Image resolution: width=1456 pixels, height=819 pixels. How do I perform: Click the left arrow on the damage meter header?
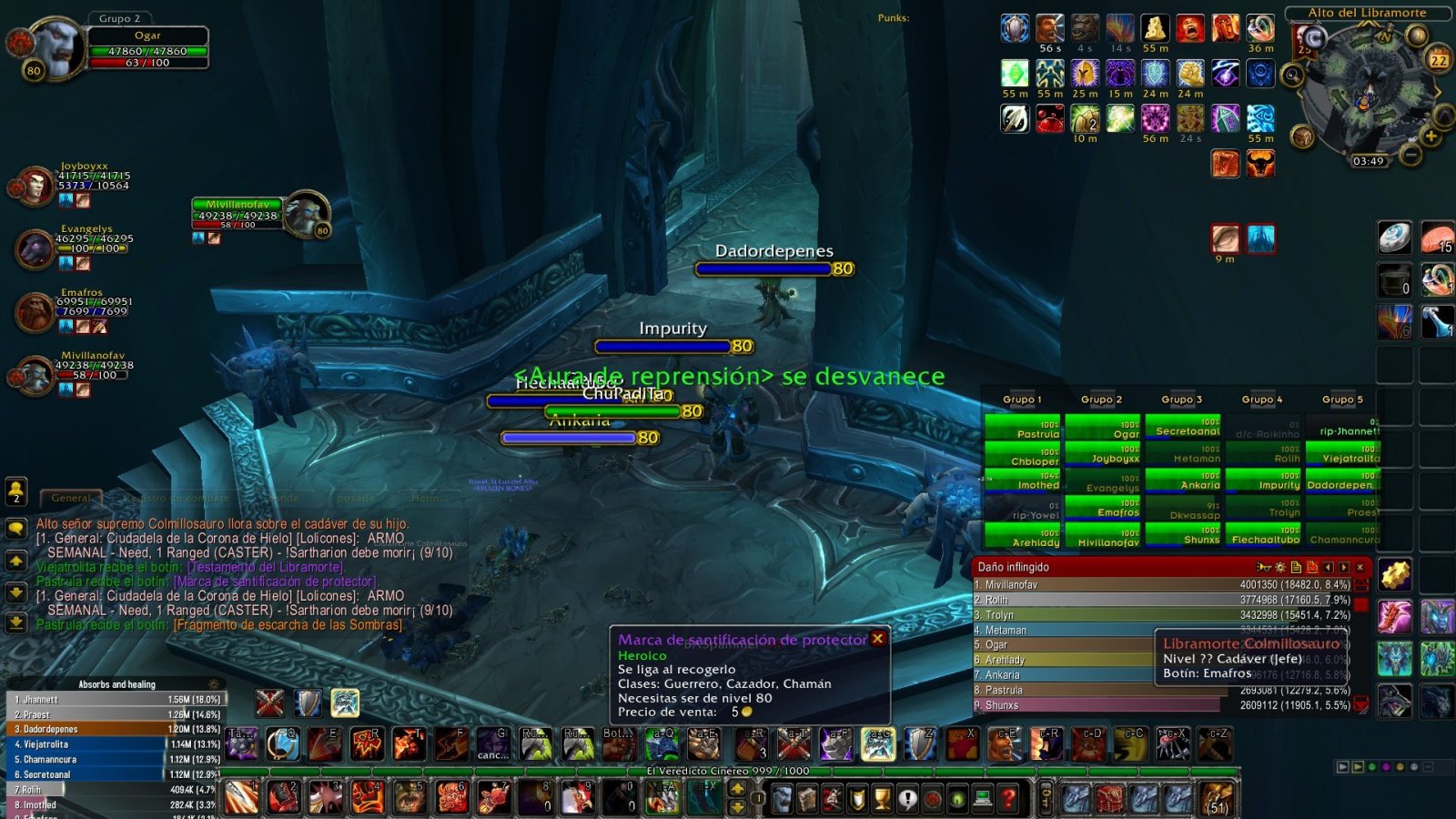pyautogui.click(x=1329, y=566)
